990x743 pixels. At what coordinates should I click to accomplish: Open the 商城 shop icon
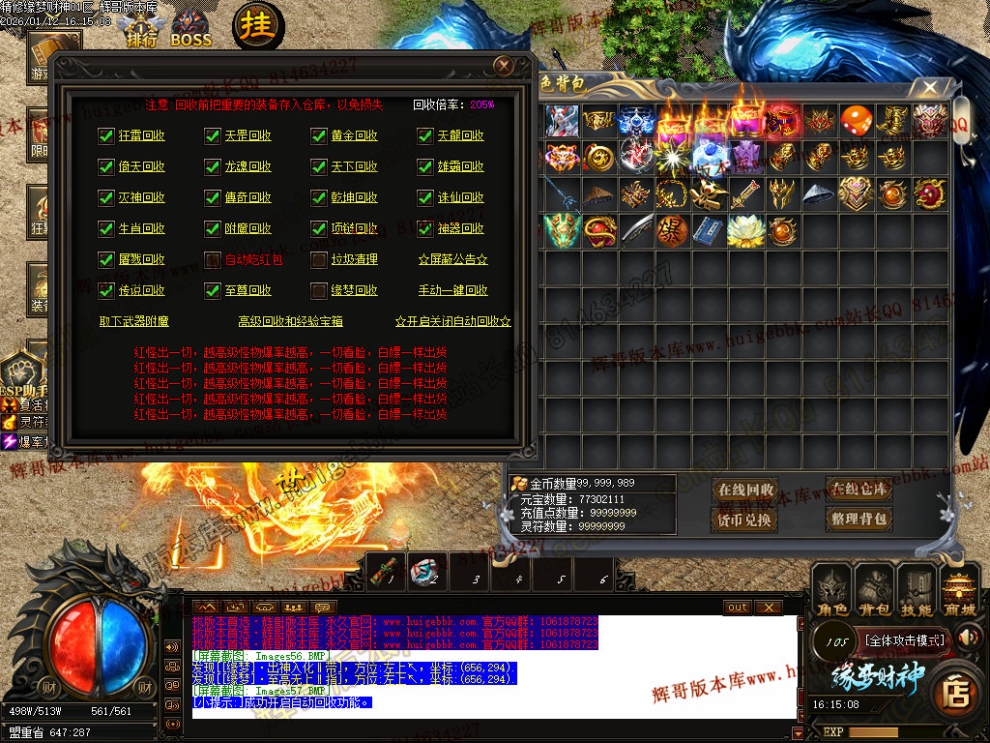click(961, 590)
